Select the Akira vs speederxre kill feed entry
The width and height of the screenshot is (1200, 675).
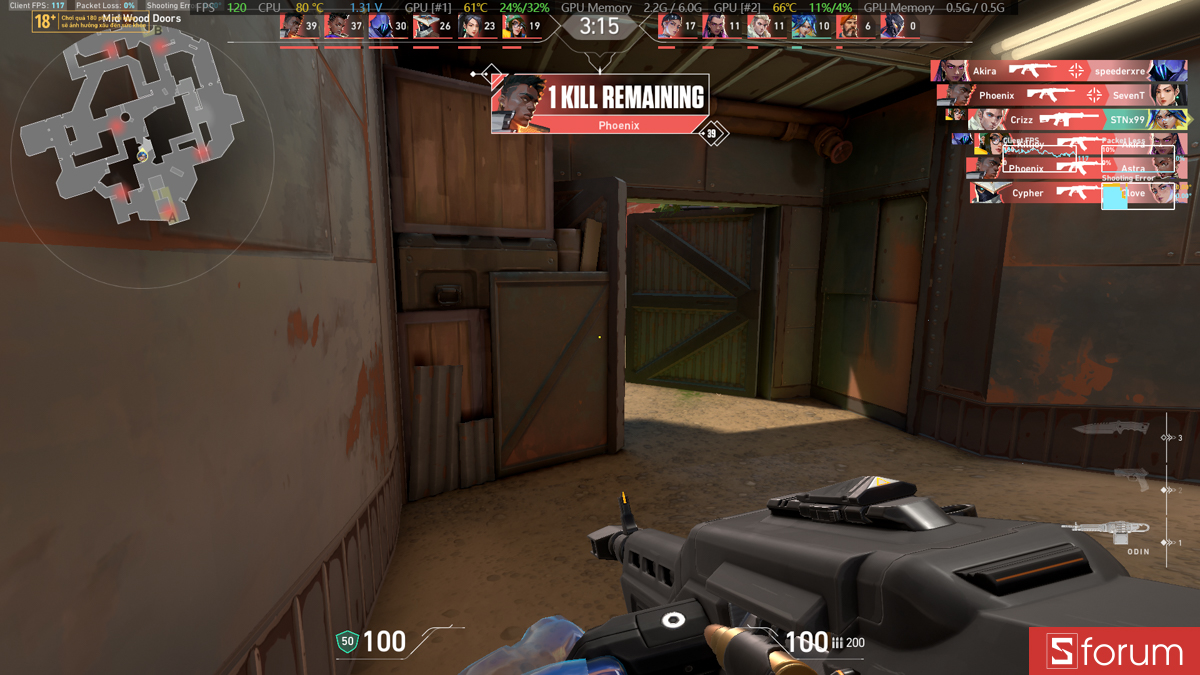click(x=1059, y=71)
